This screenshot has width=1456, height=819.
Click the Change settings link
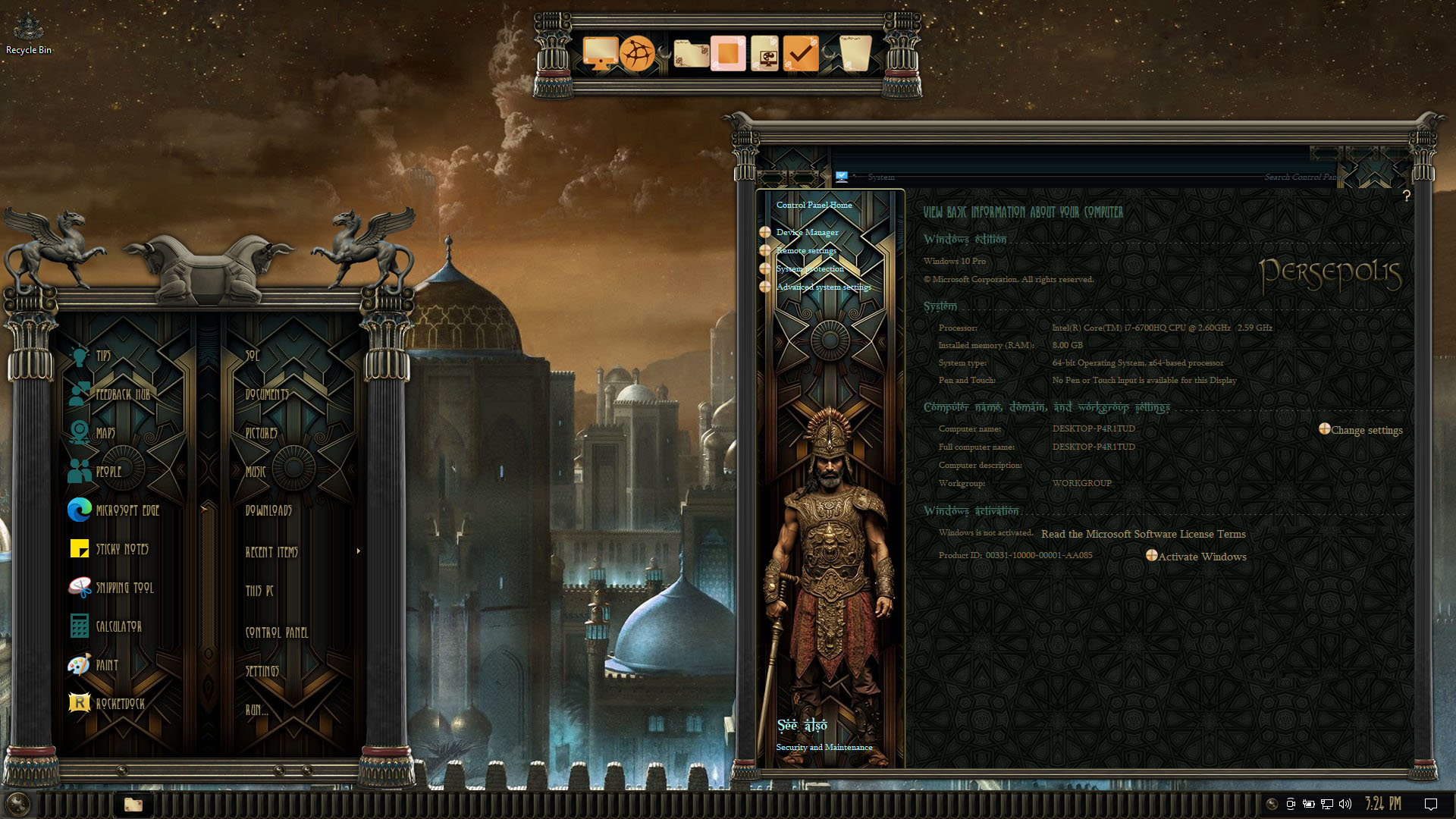click(1366, 430)
